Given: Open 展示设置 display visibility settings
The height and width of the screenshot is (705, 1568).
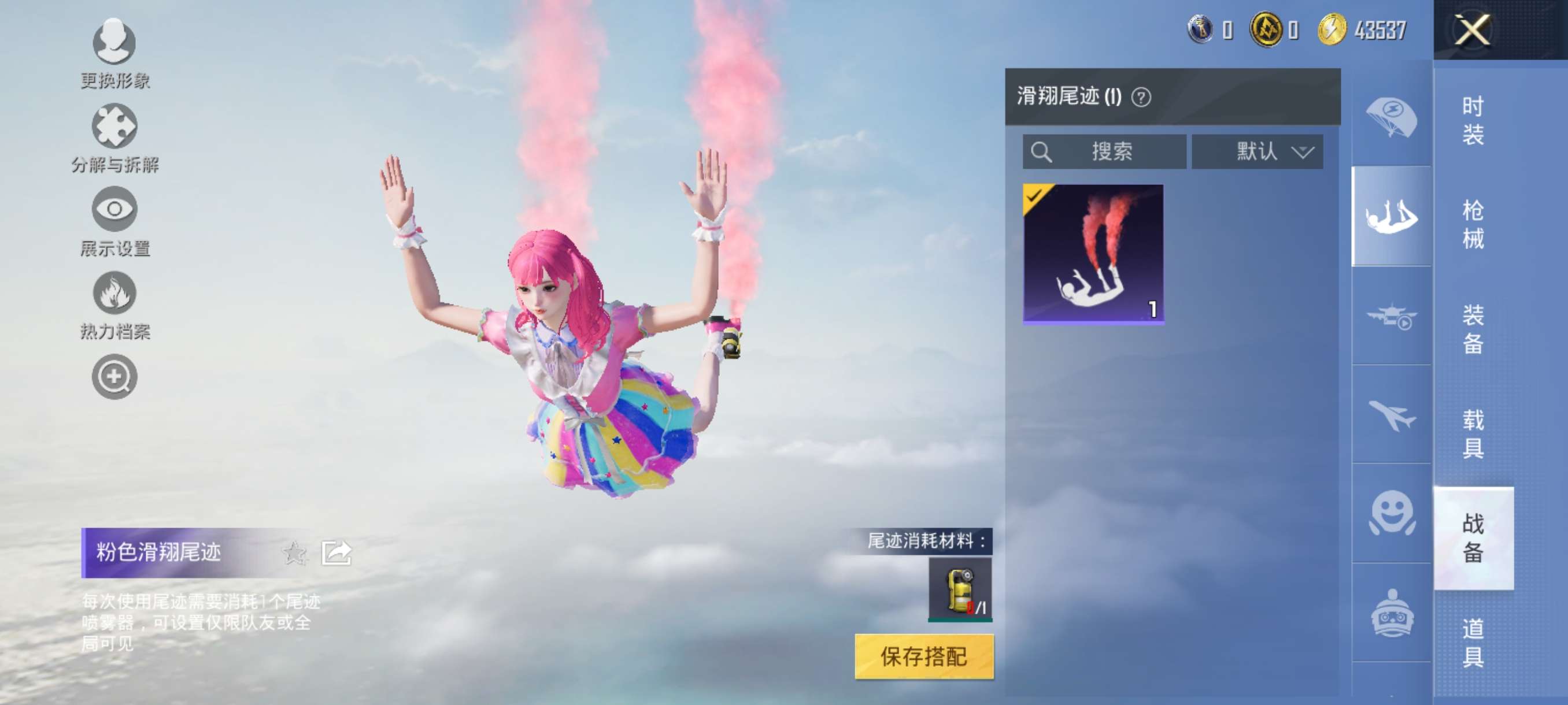Looking at the screenshot, I should coord(116,209).
